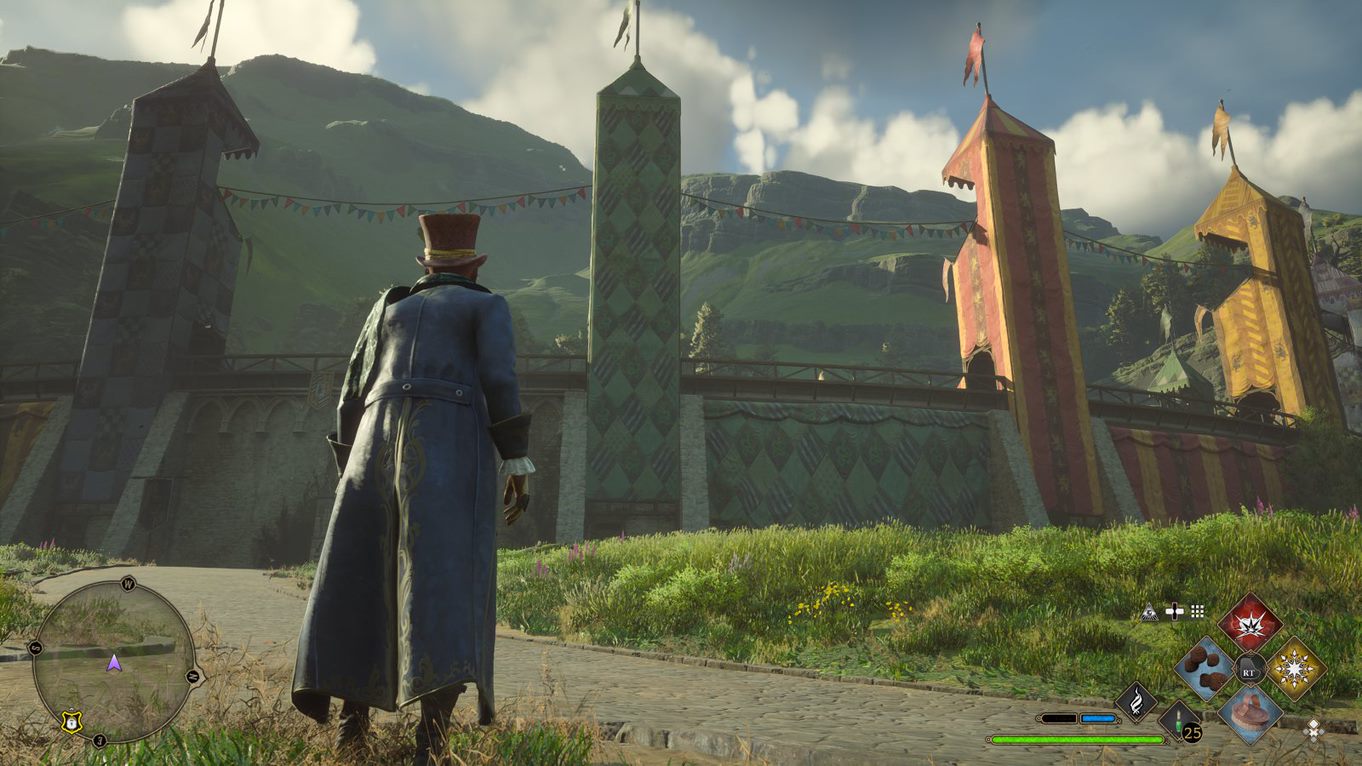1362x766 pixels.
Task: Click the N compass marker on the minimap
Action: pos(193,676)
